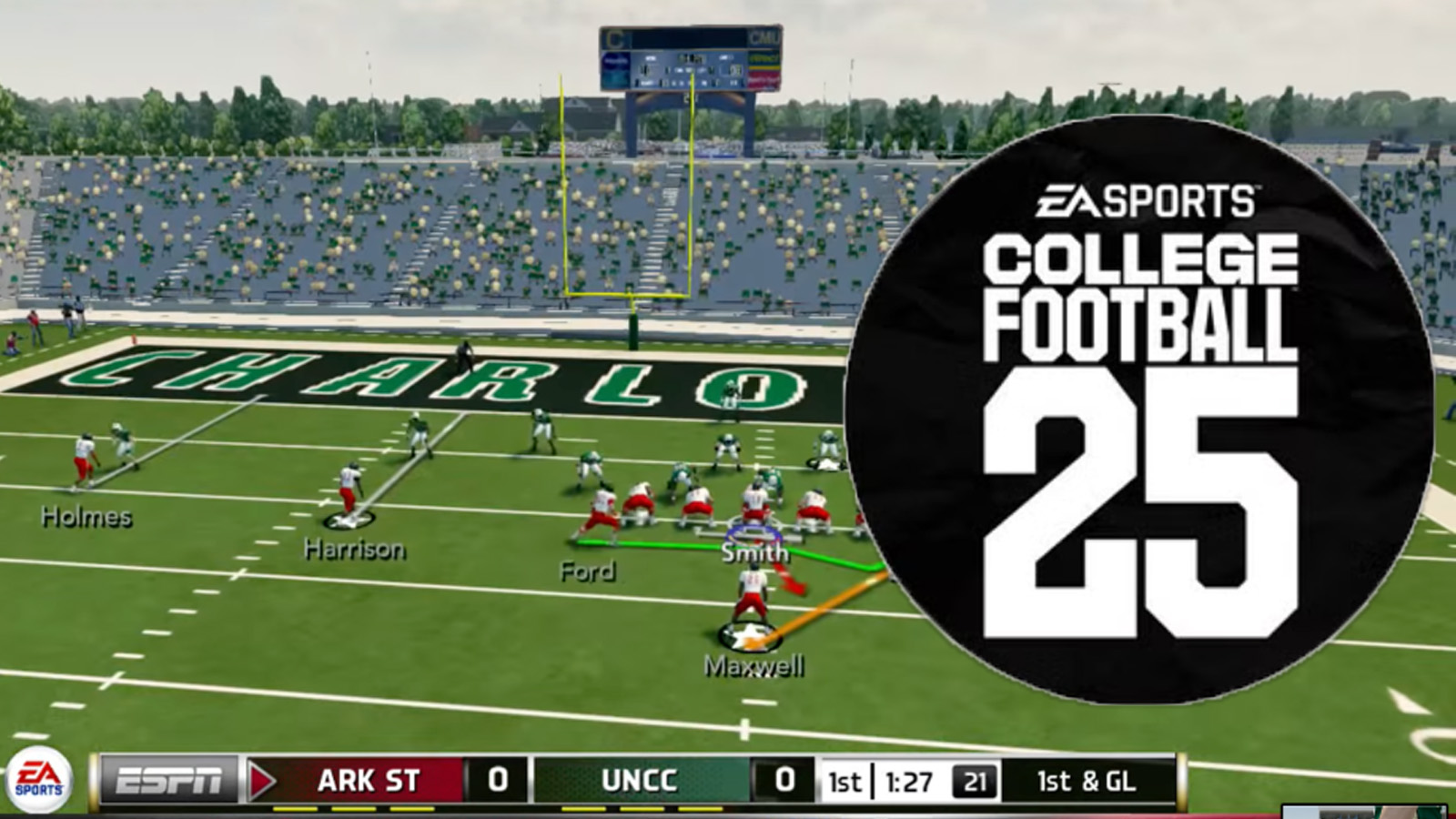The height and width of the screenshot is (819, 1456).
Task: Toggle the blue selection ring around Smith
Action: 752,532
